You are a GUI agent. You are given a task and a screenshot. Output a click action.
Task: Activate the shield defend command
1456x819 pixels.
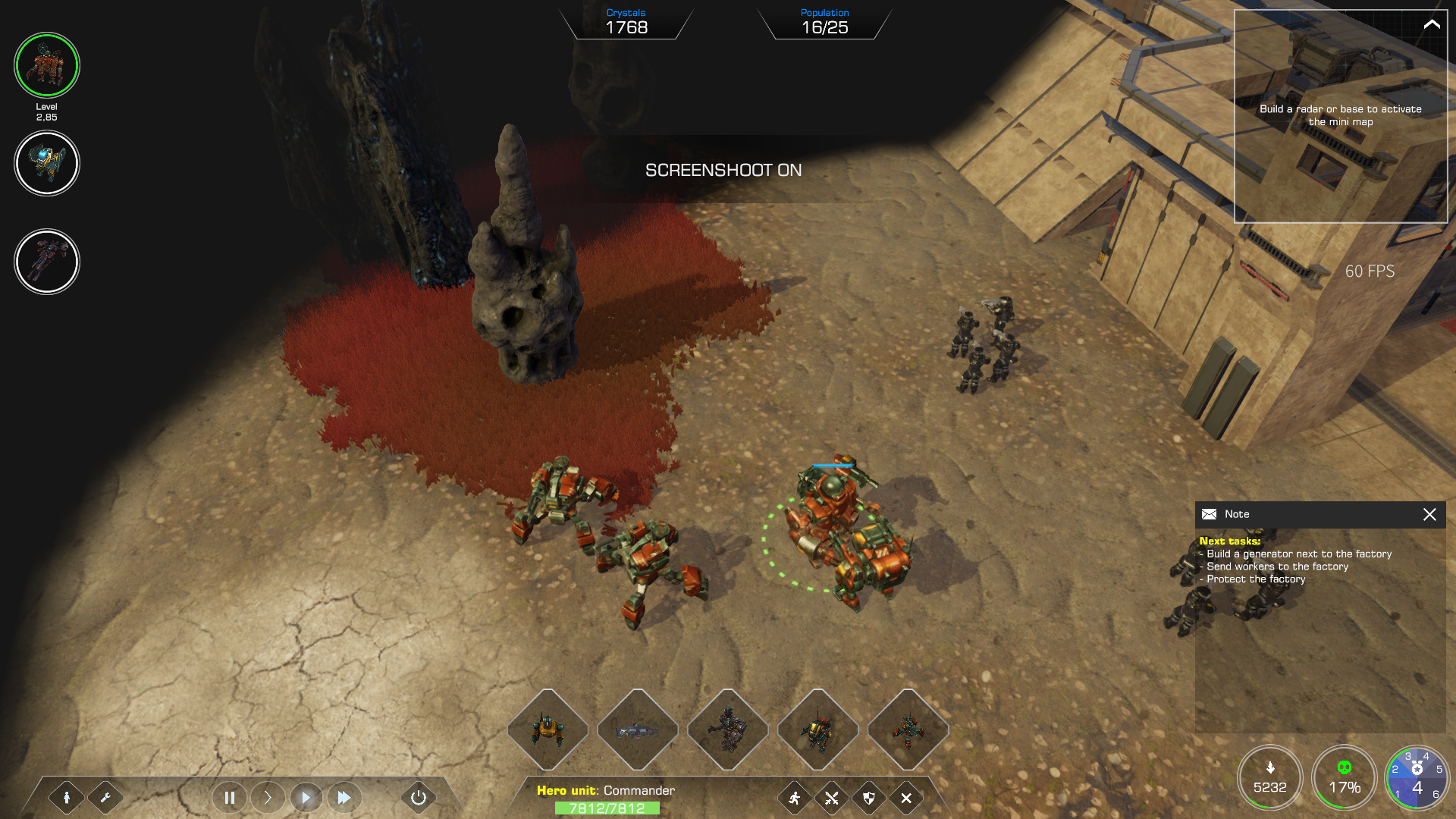point(869,798)
